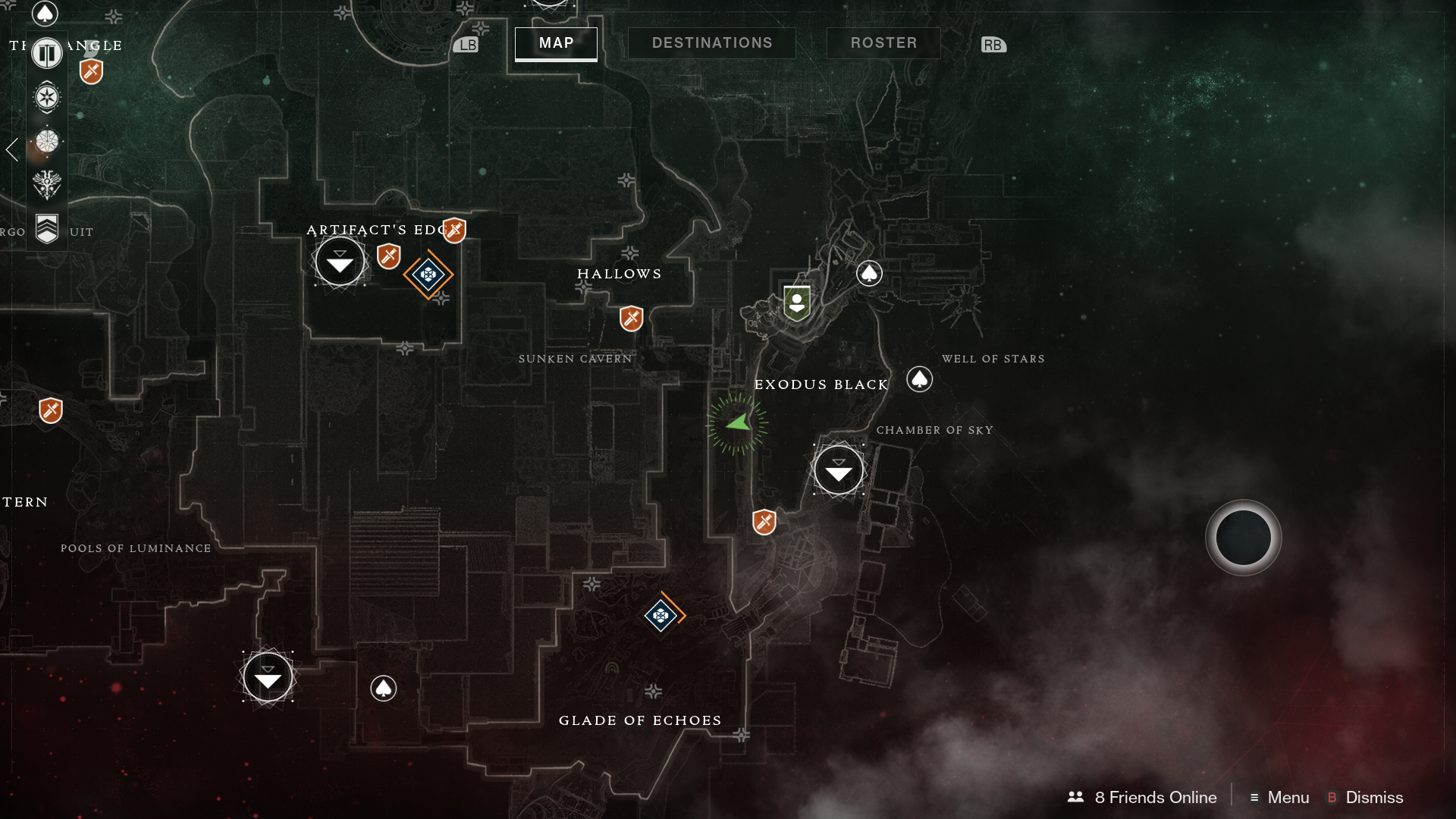Open the adventure diamond in Glade of Echoes
Image resolution: width=1456 pixels, height=819 pixels.
pyautogui.click(x=661, y=616)
